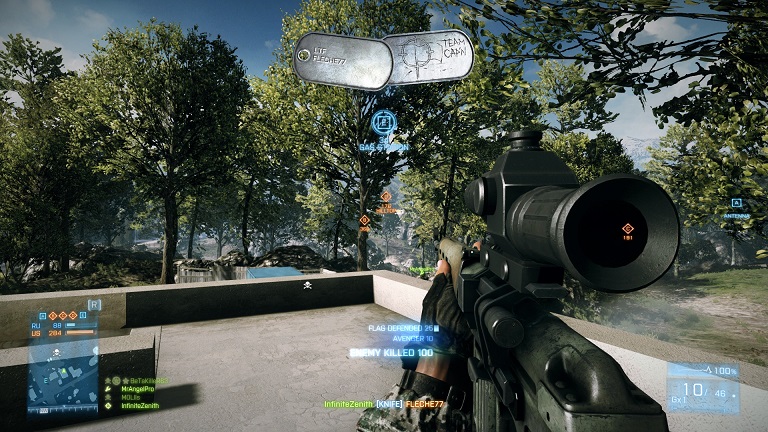
Task: Click the skull death marker on minimap
Action: (x=58, y=353)
